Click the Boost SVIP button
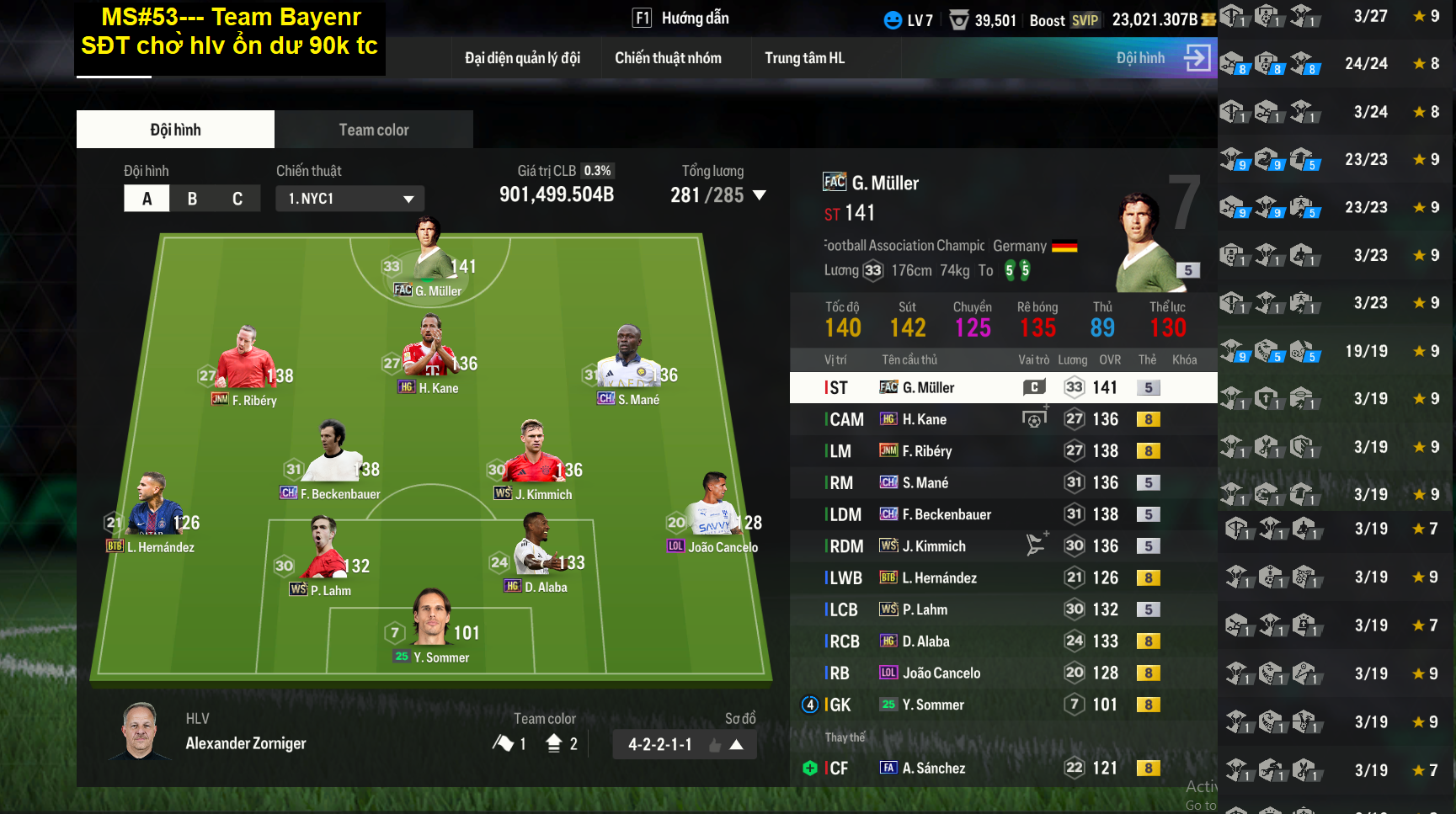This screenshot has height=814, width=1456. coord(1064,20)
